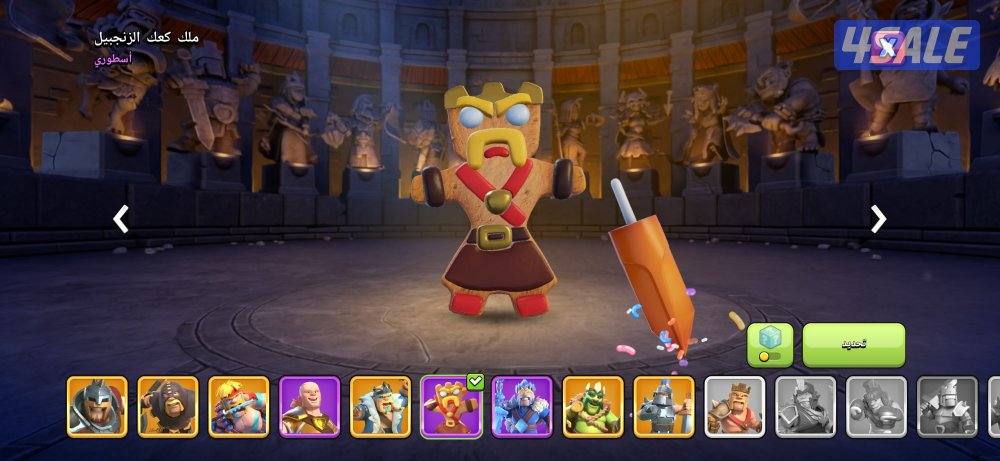This screenshot has height=461, width=1000.
Task: Choose the gladiator helmet king skin
Action: (97, 407)
